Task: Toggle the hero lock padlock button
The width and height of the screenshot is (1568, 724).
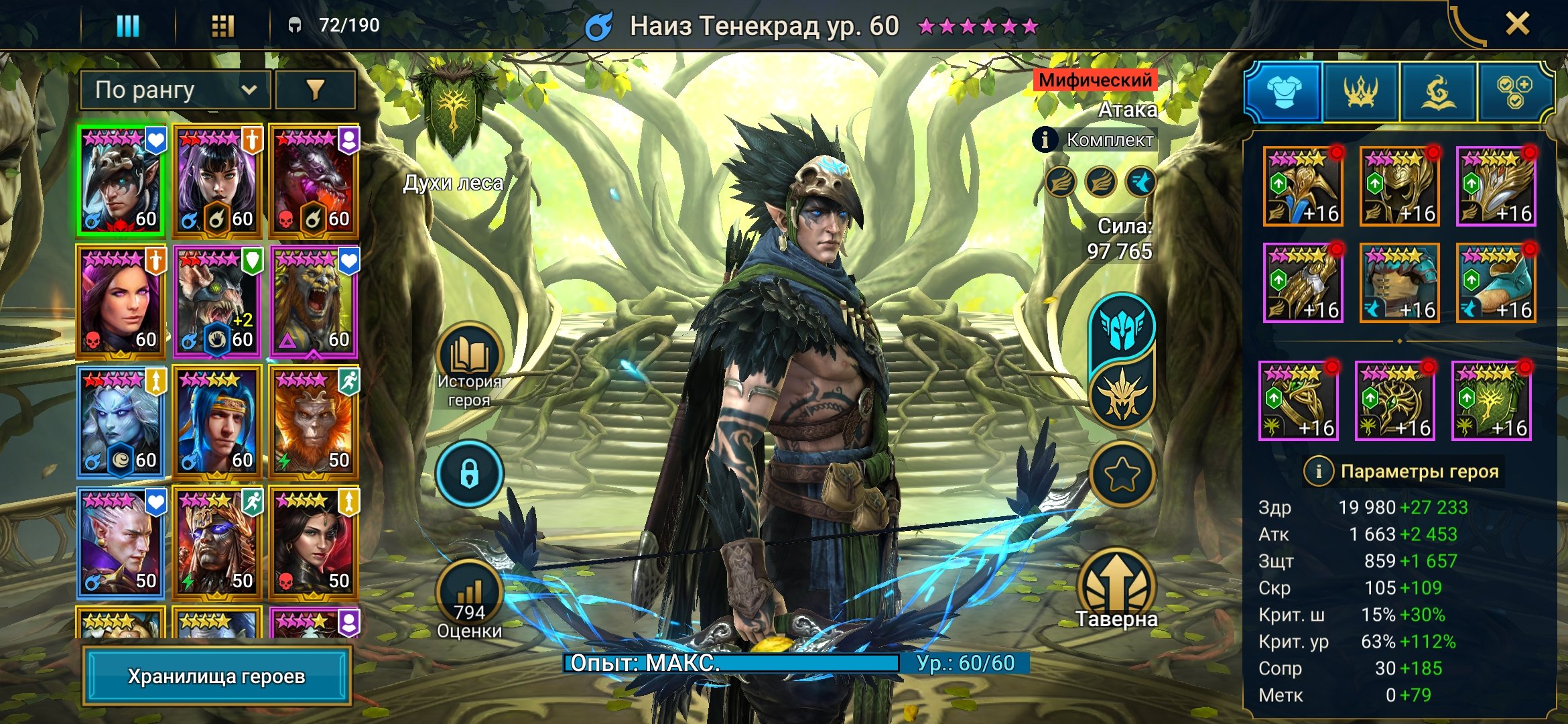Action: 469,473
